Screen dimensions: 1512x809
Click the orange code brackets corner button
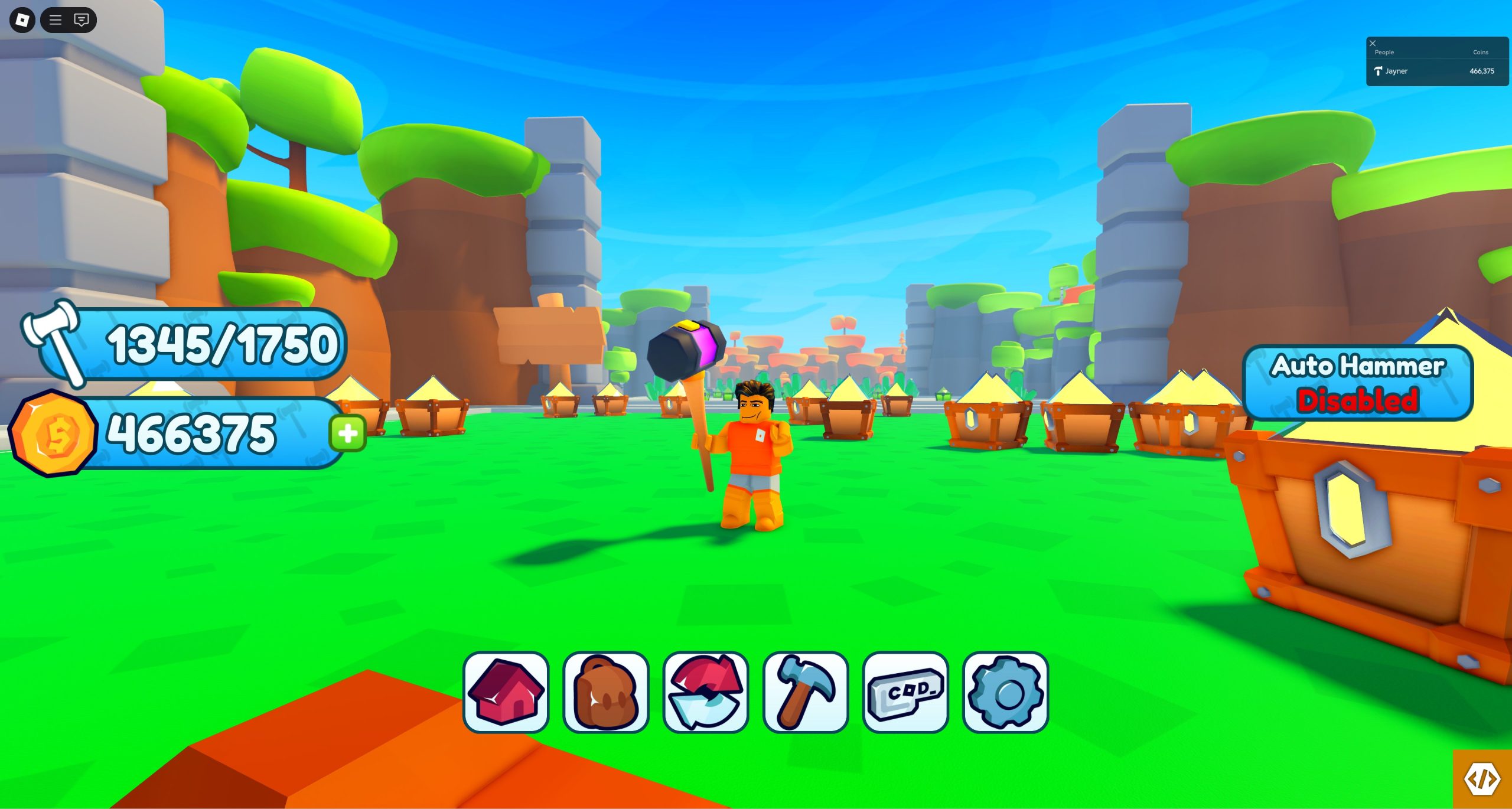click(1482, 779)
